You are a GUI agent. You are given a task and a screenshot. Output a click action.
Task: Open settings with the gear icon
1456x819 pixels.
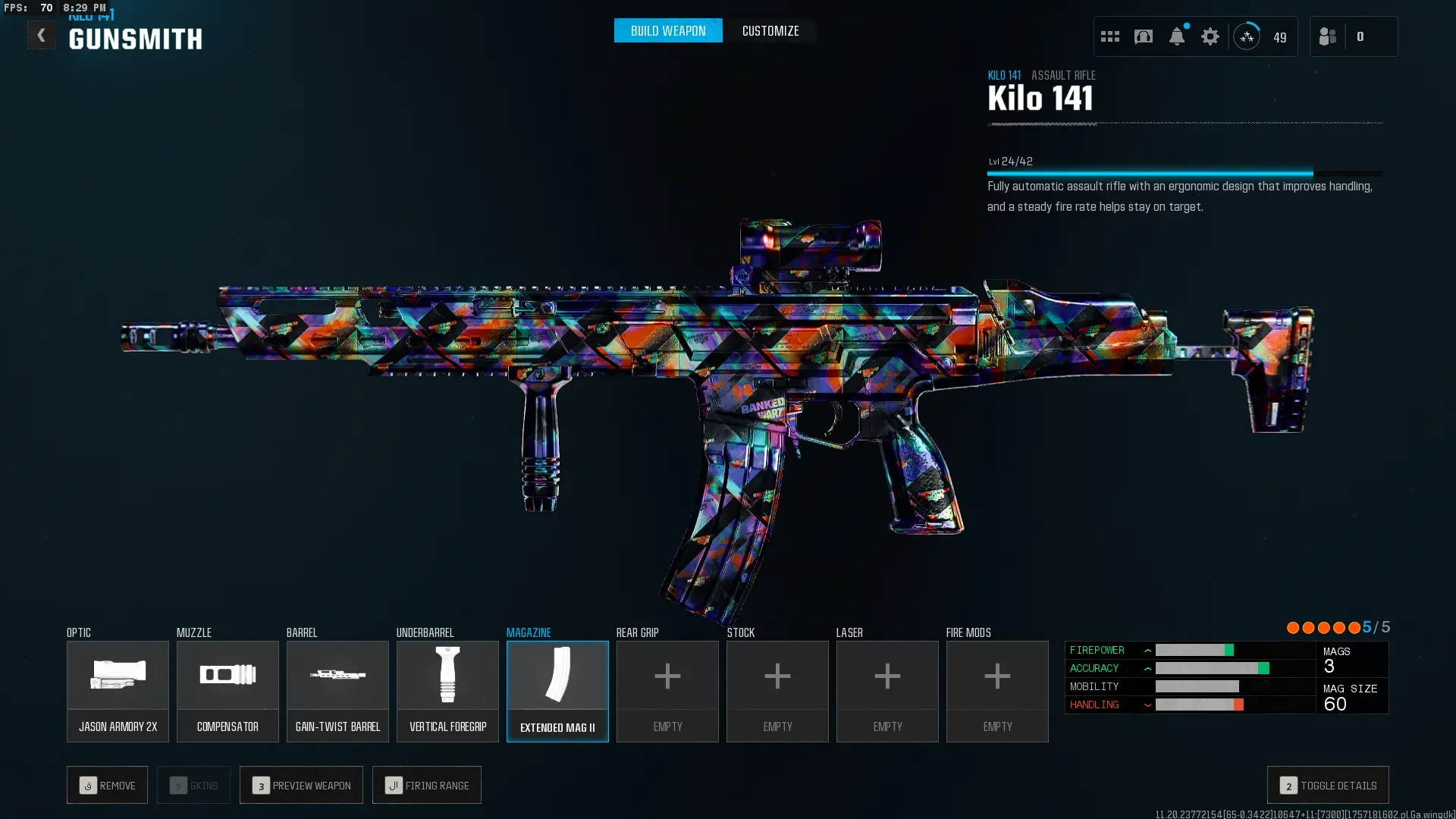1210,36
